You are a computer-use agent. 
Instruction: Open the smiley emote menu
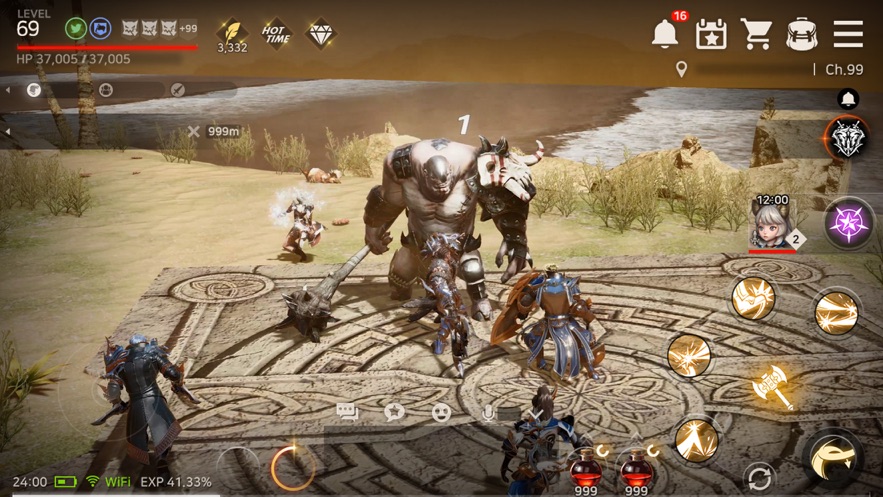441,412
